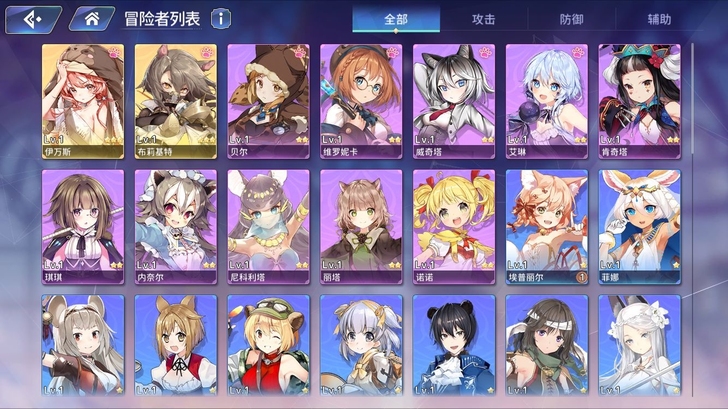Select the 丽塔 character card
This screenshot has height=409, width=728.
pyautogui.click(x=361, y=226)
